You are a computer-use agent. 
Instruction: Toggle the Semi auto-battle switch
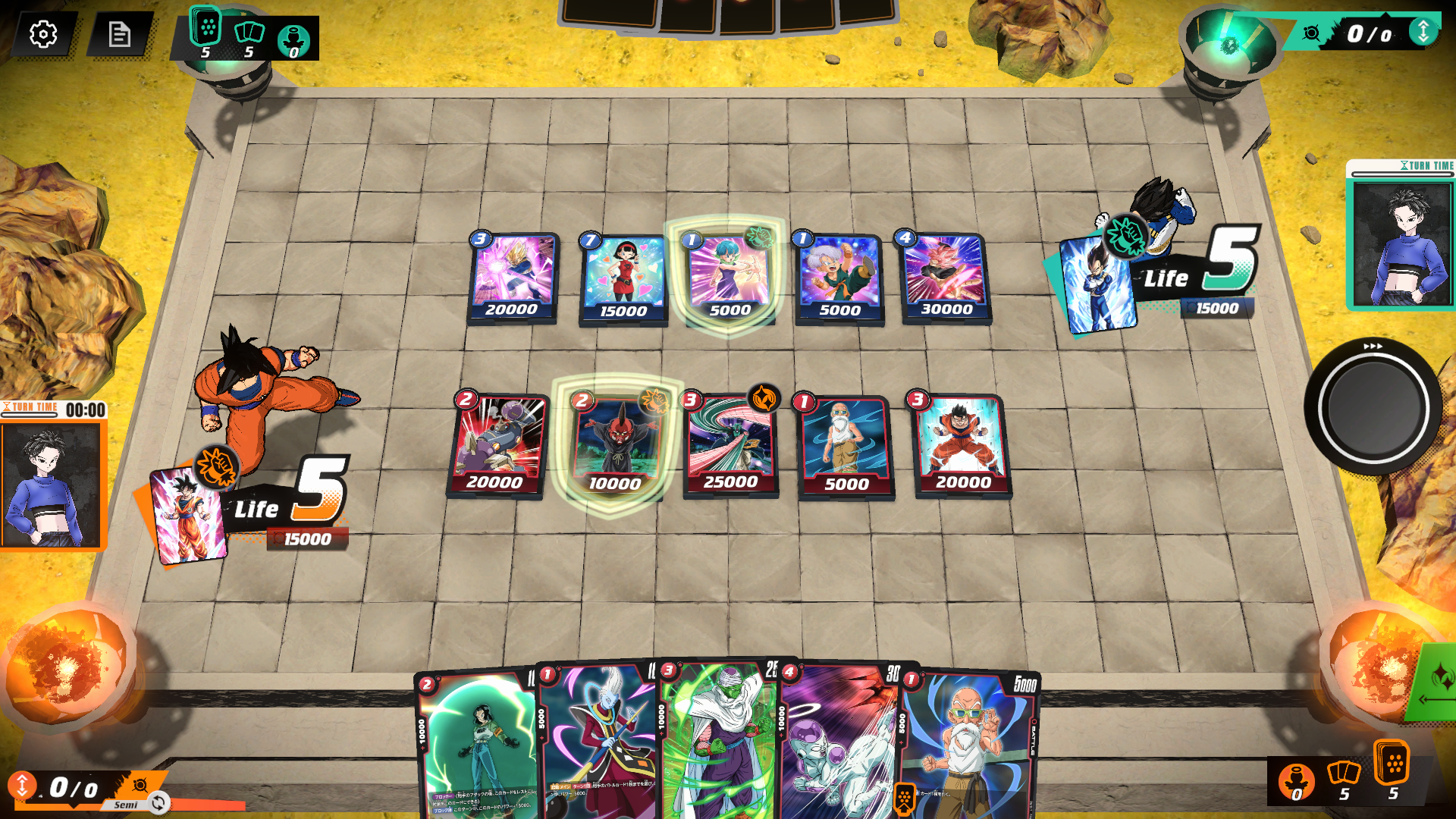(157, 804)
